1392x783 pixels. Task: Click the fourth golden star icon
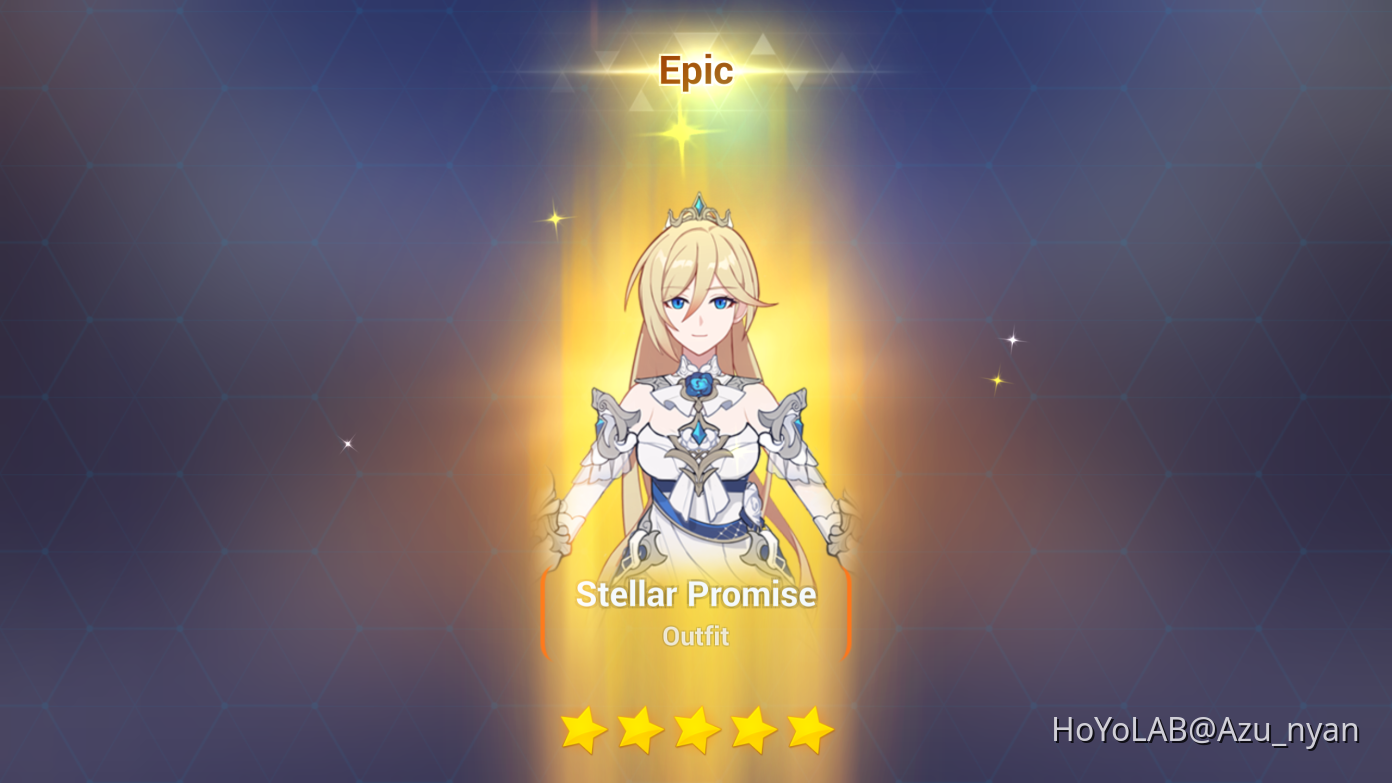[x=752, y=730]
